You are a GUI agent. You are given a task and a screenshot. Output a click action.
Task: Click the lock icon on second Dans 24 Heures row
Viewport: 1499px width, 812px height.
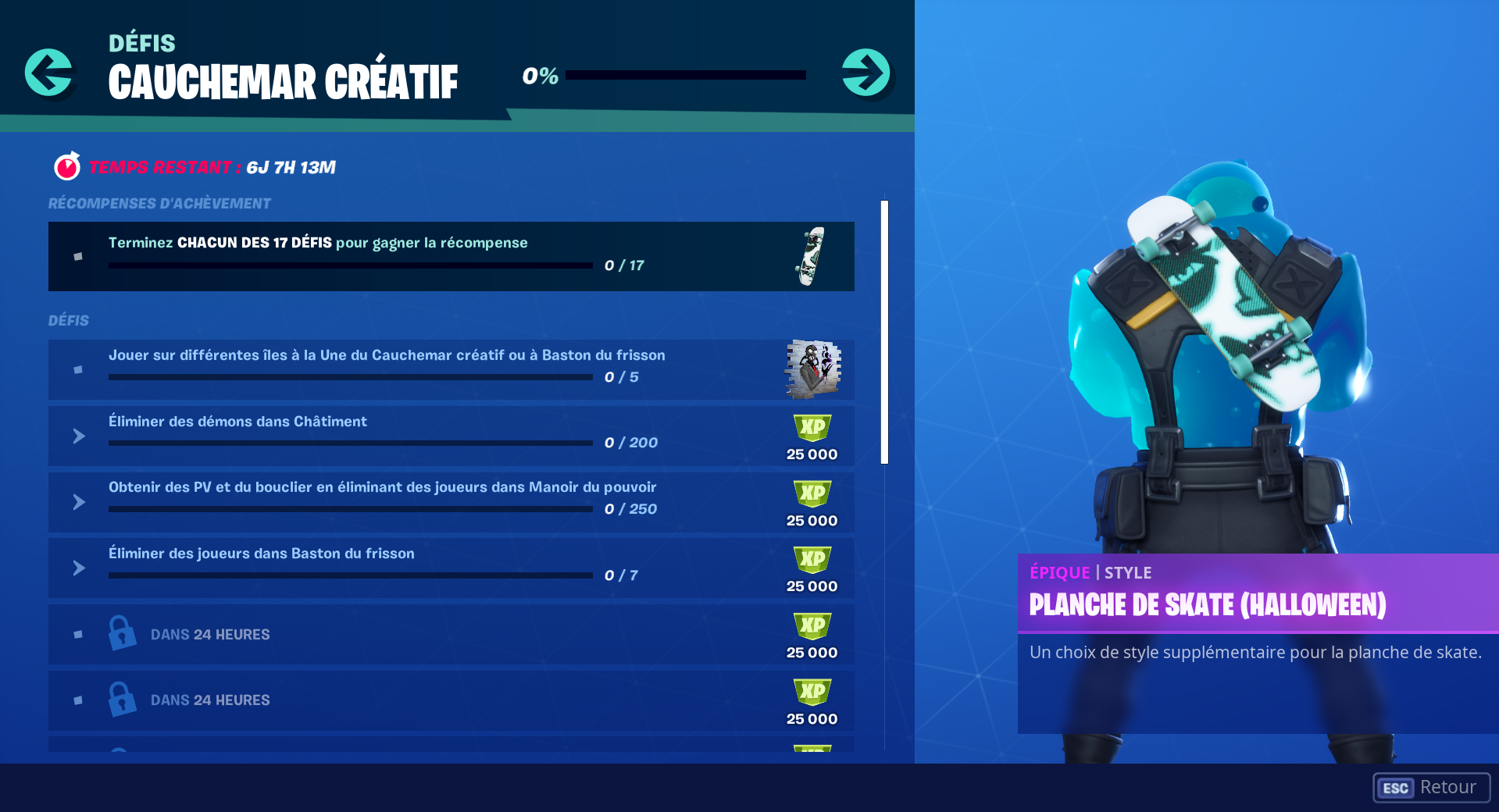point(121,700)
